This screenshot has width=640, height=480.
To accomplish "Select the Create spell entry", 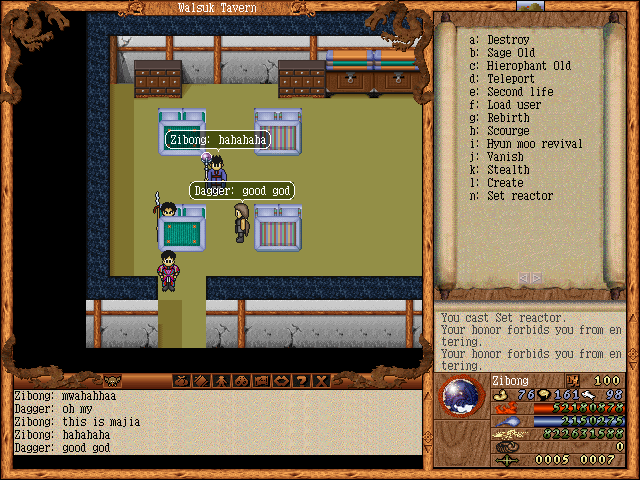I will pyautogui.click(x=505, y=183).
